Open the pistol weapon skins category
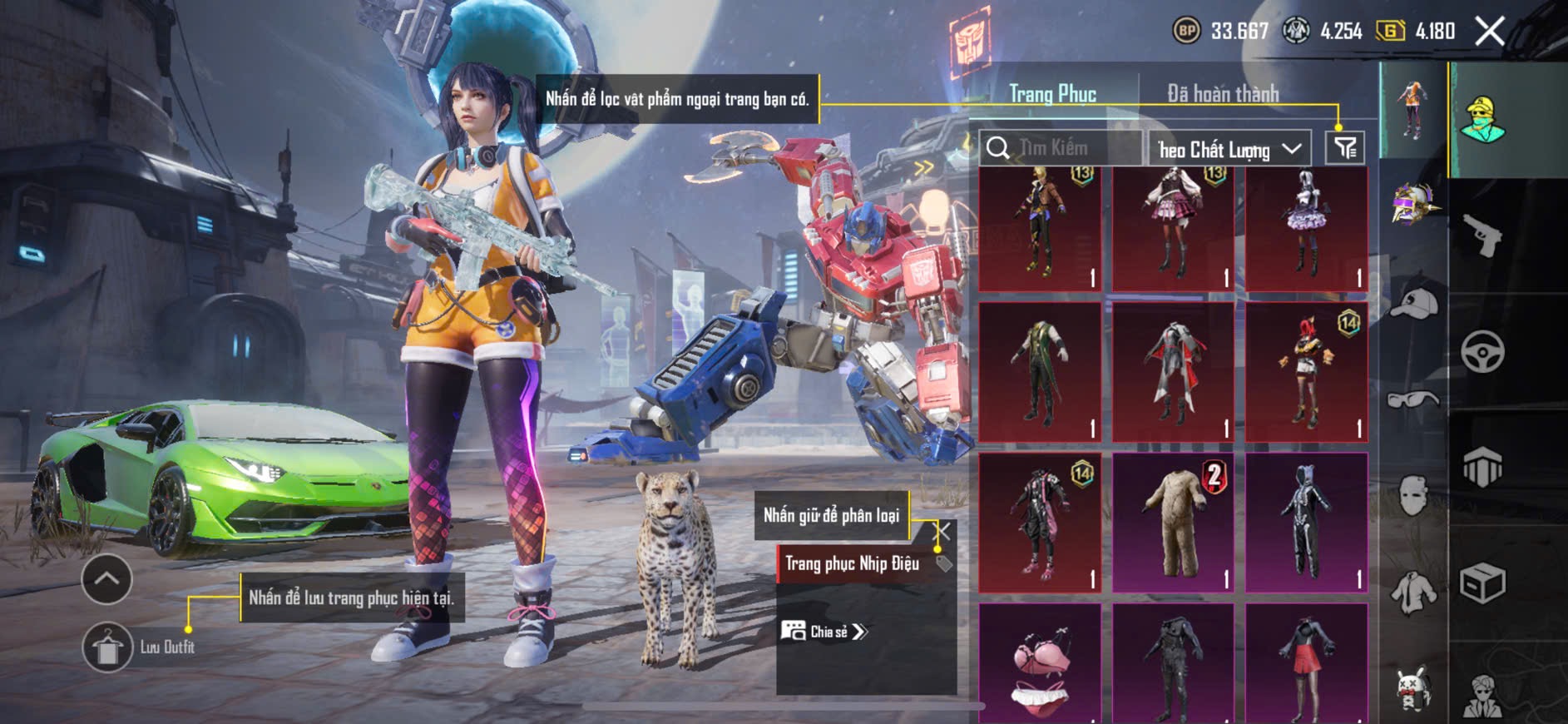 coord(1482,236)
